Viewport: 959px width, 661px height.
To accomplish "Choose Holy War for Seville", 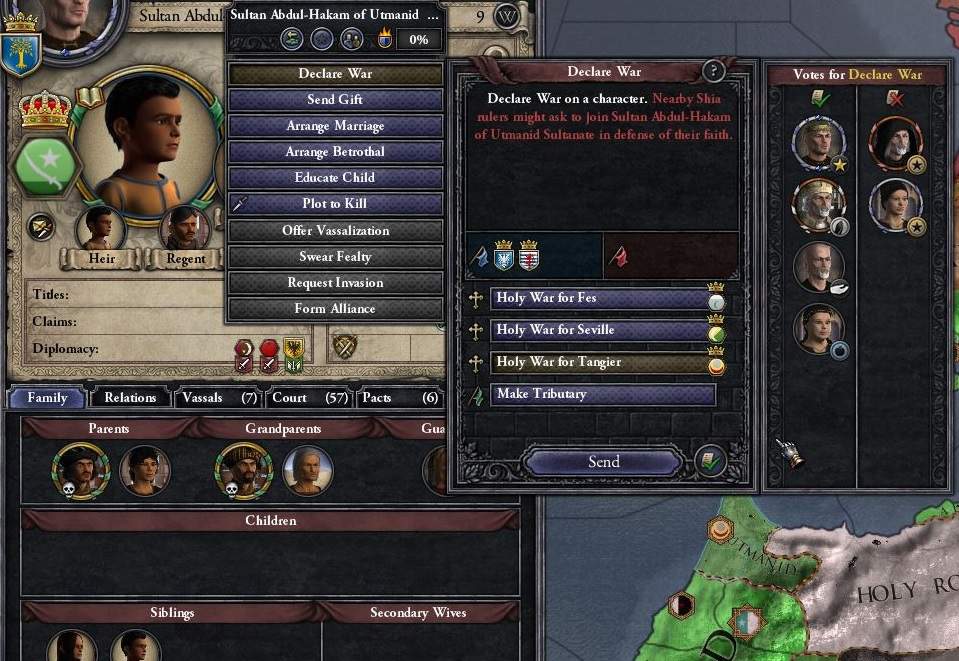I will point(600,330).
